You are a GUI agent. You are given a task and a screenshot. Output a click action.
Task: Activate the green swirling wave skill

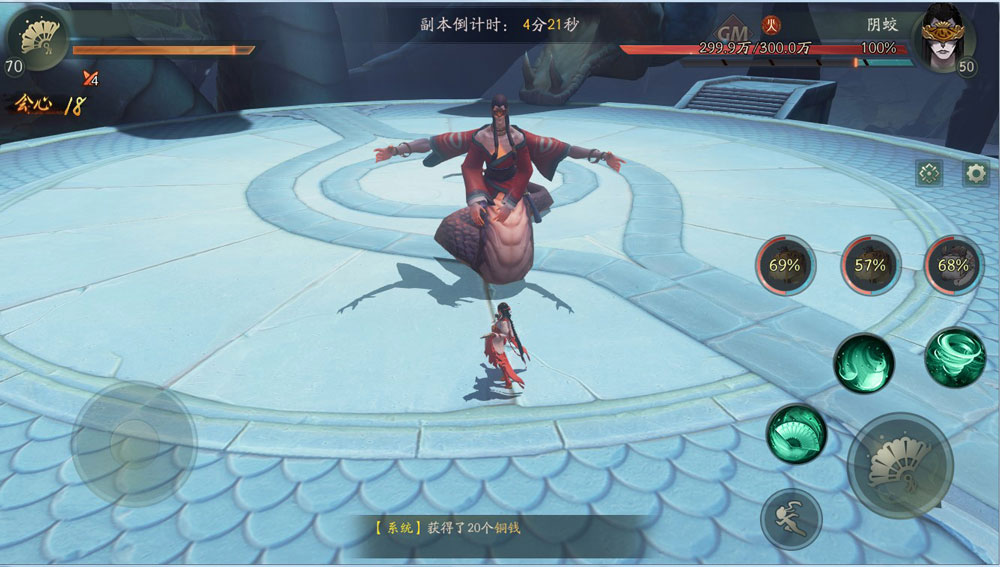(x=864, y=363)
